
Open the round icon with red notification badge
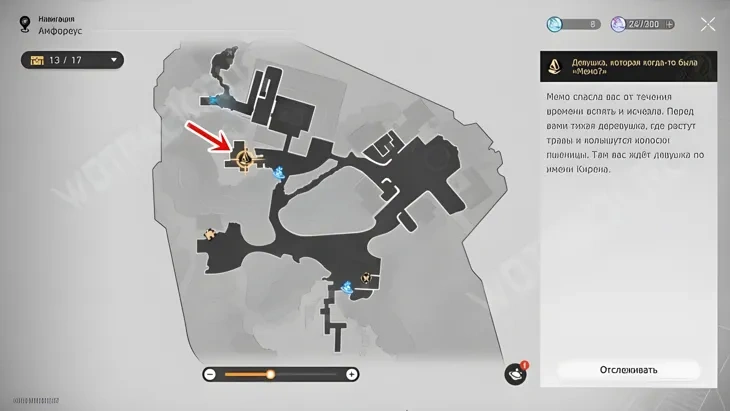click(516, 373)
